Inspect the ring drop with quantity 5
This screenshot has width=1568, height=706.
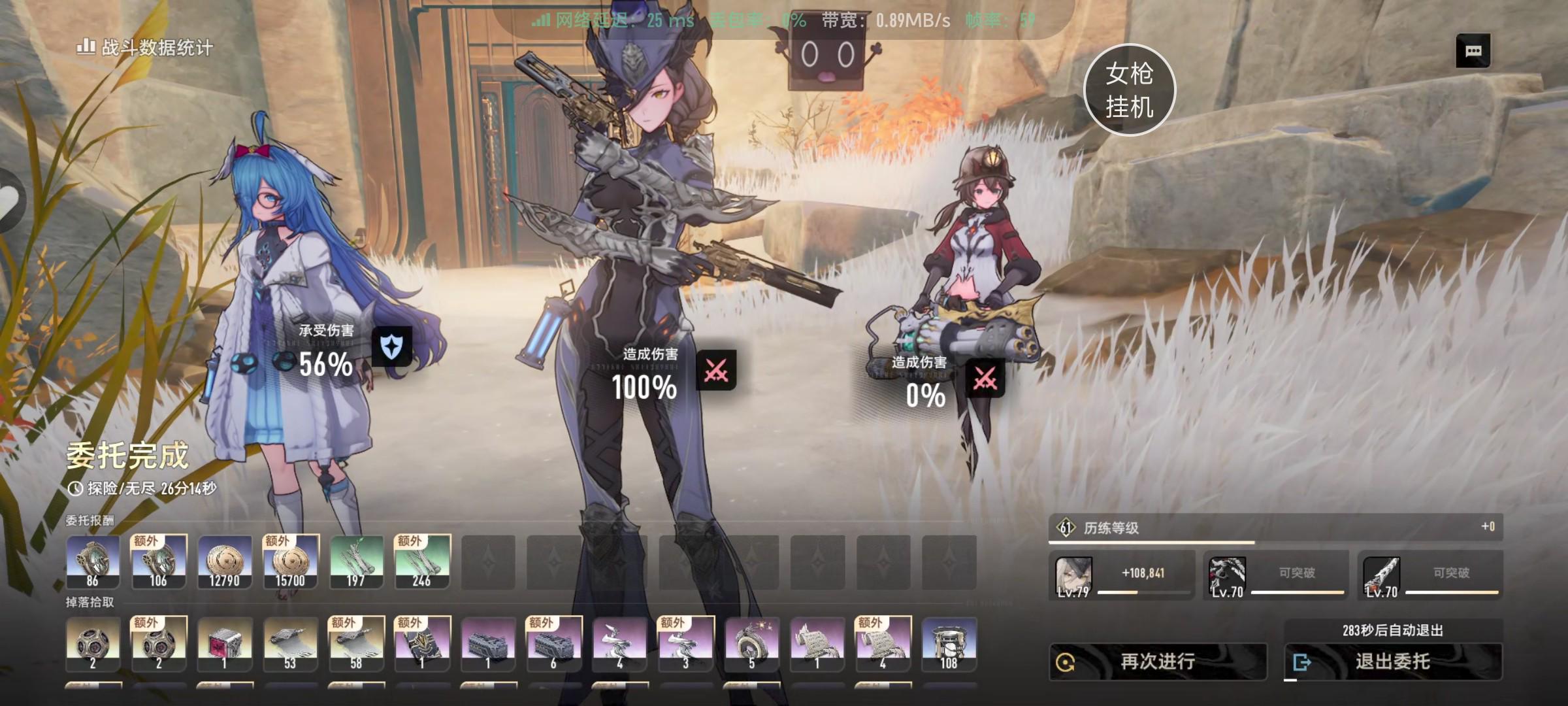(751, 644)
